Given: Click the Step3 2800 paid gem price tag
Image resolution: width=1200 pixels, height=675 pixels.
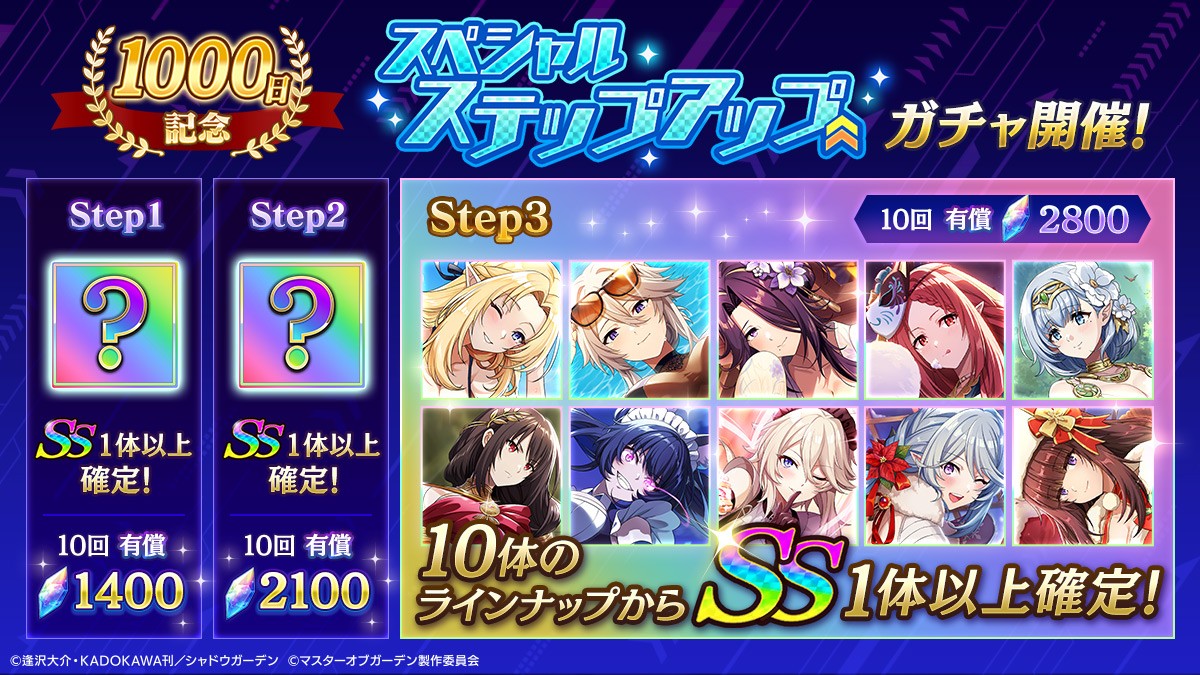Looking at the screenshot, I should click(1003, 220).
